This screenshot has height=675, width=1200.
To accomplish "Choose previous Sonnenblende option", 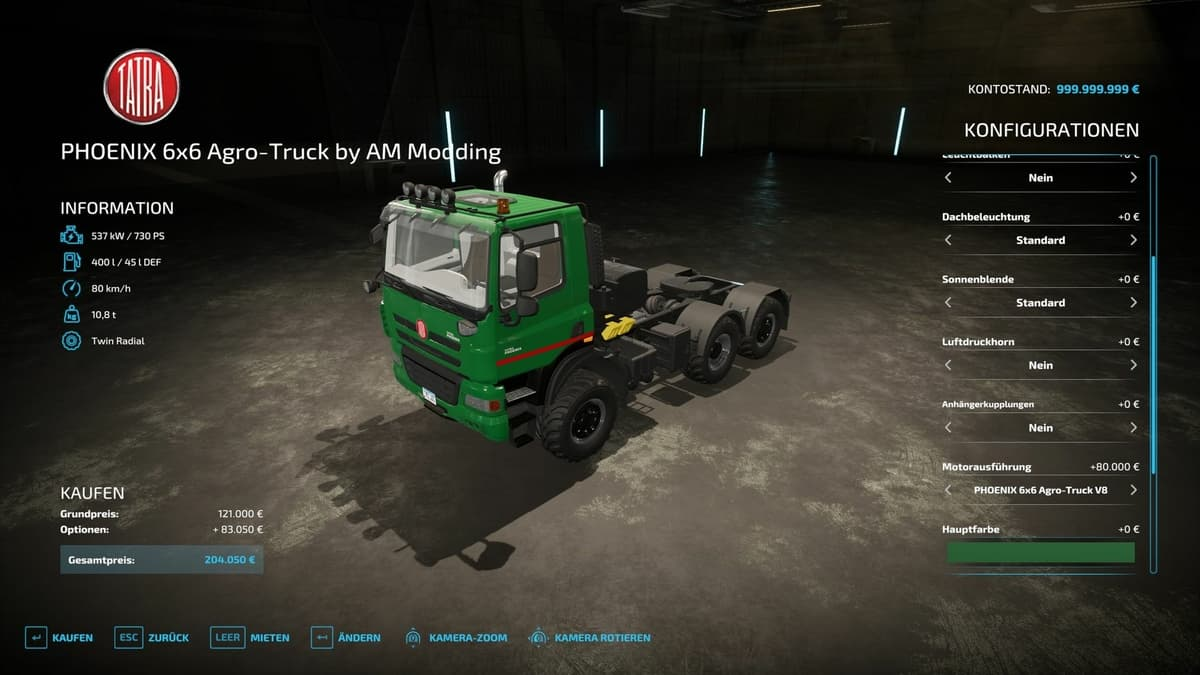I will (x=948, y=302).
